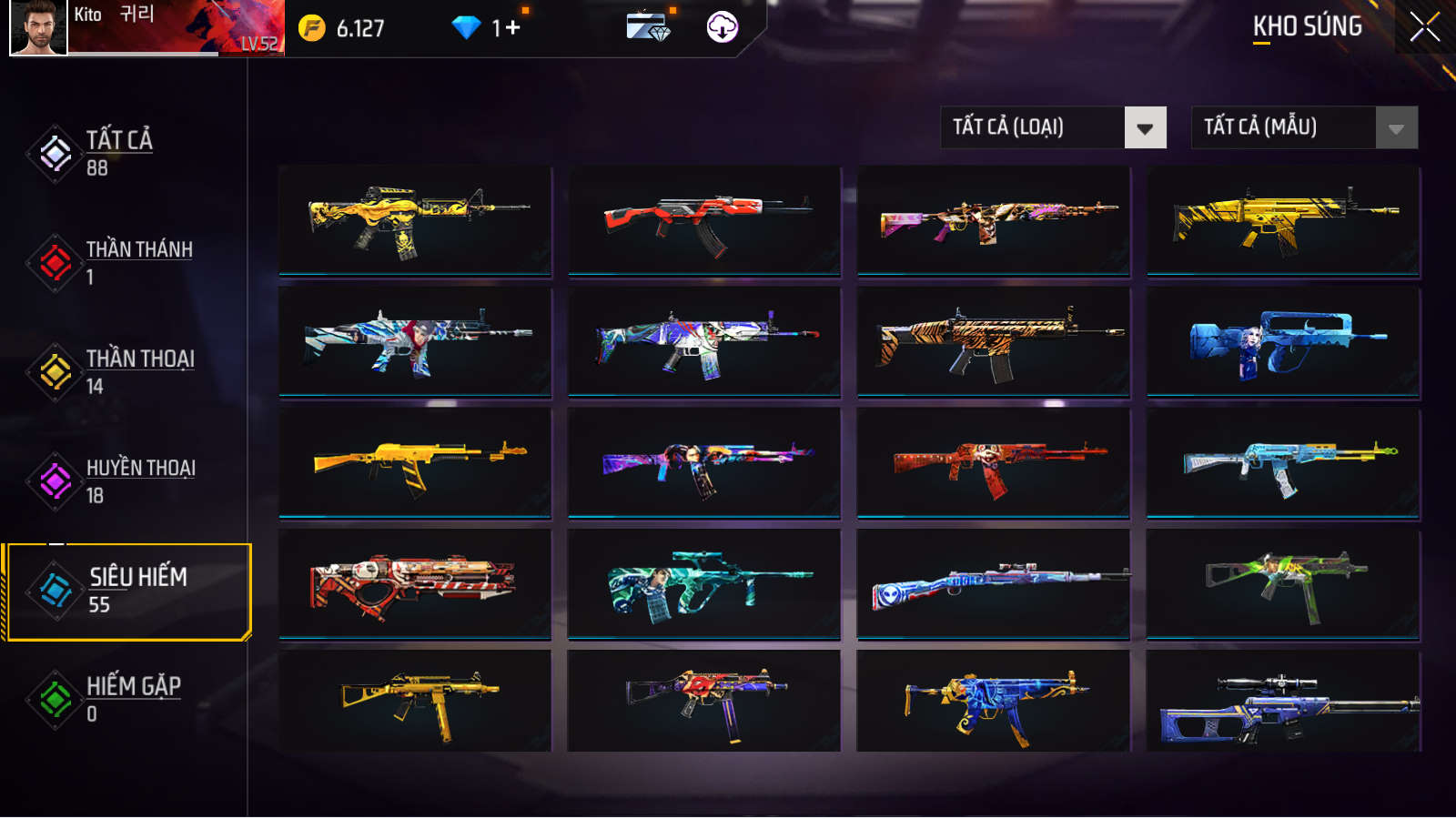1456x819 pixels.
Task: Open the card and diamond voucher icon
Action: [x=648, y=27]
